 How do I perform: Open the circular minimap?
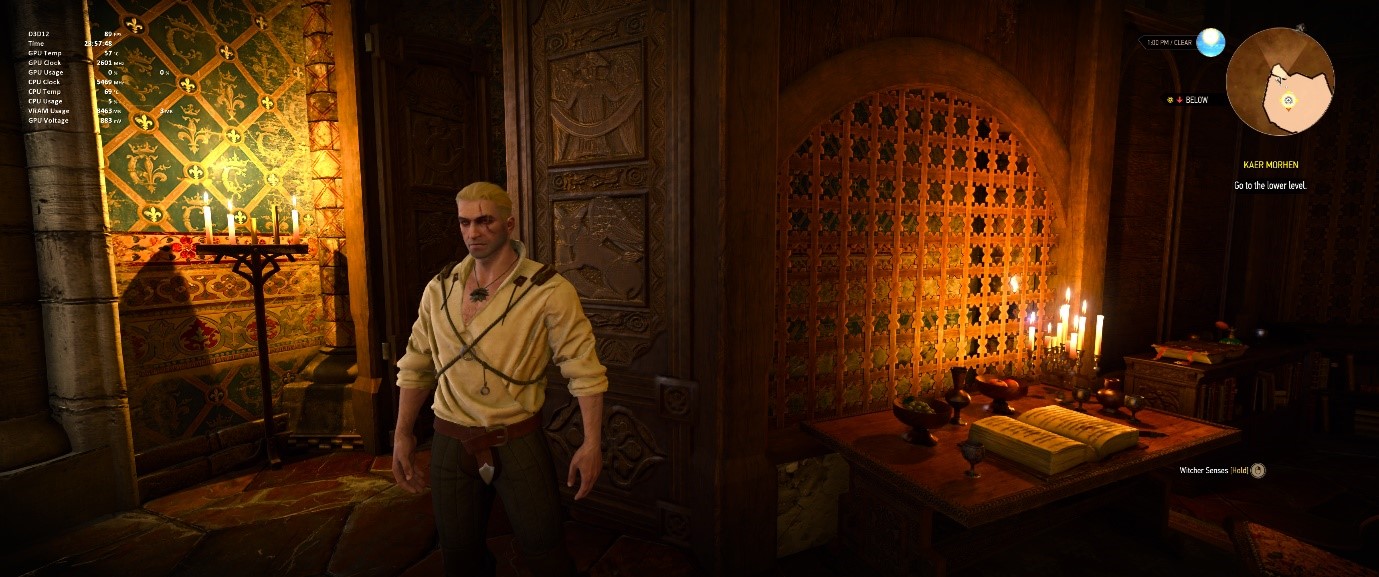coord(1279,82)
